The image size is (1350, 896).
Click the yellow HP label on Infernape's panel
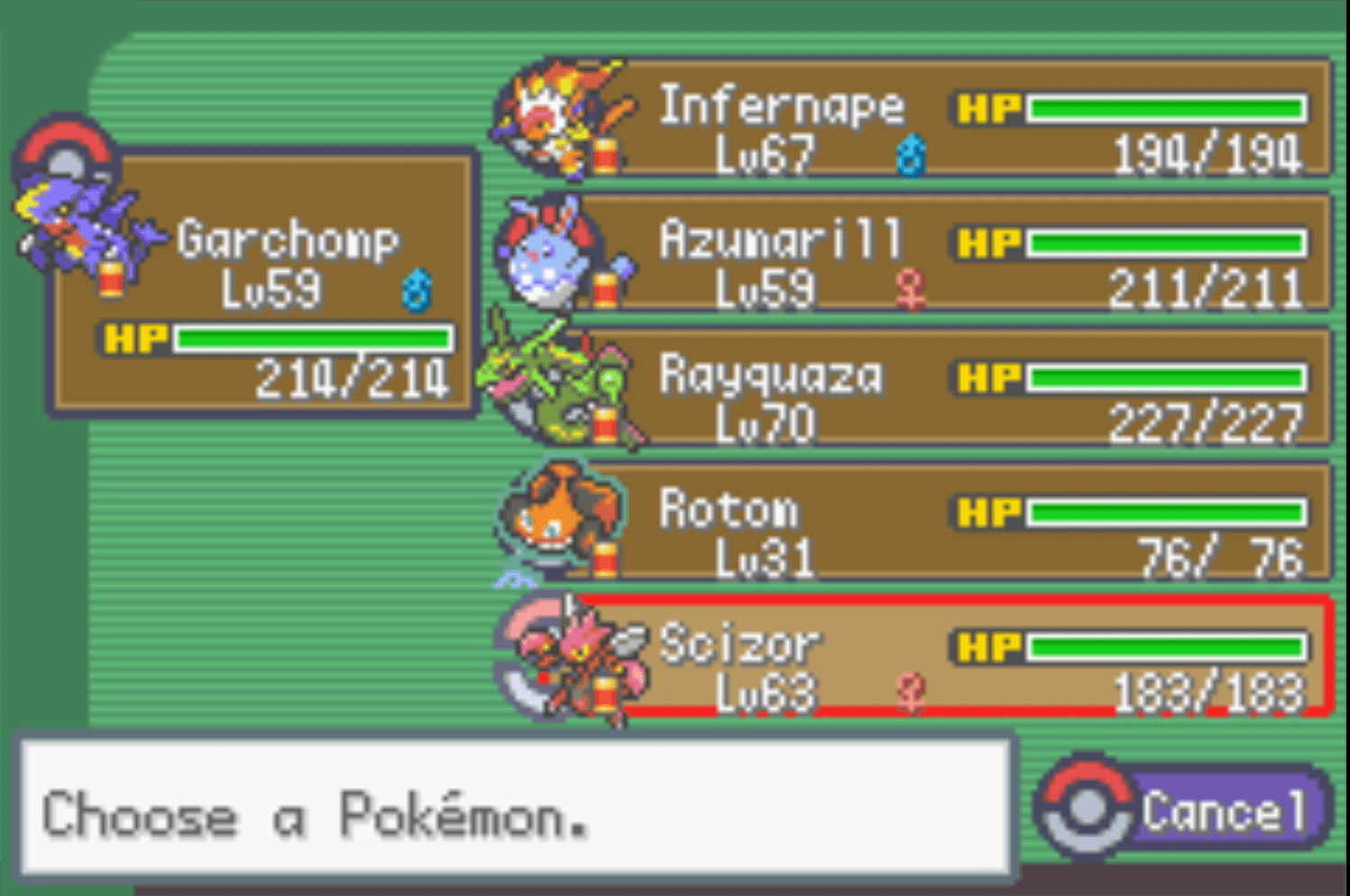point(989,105)
